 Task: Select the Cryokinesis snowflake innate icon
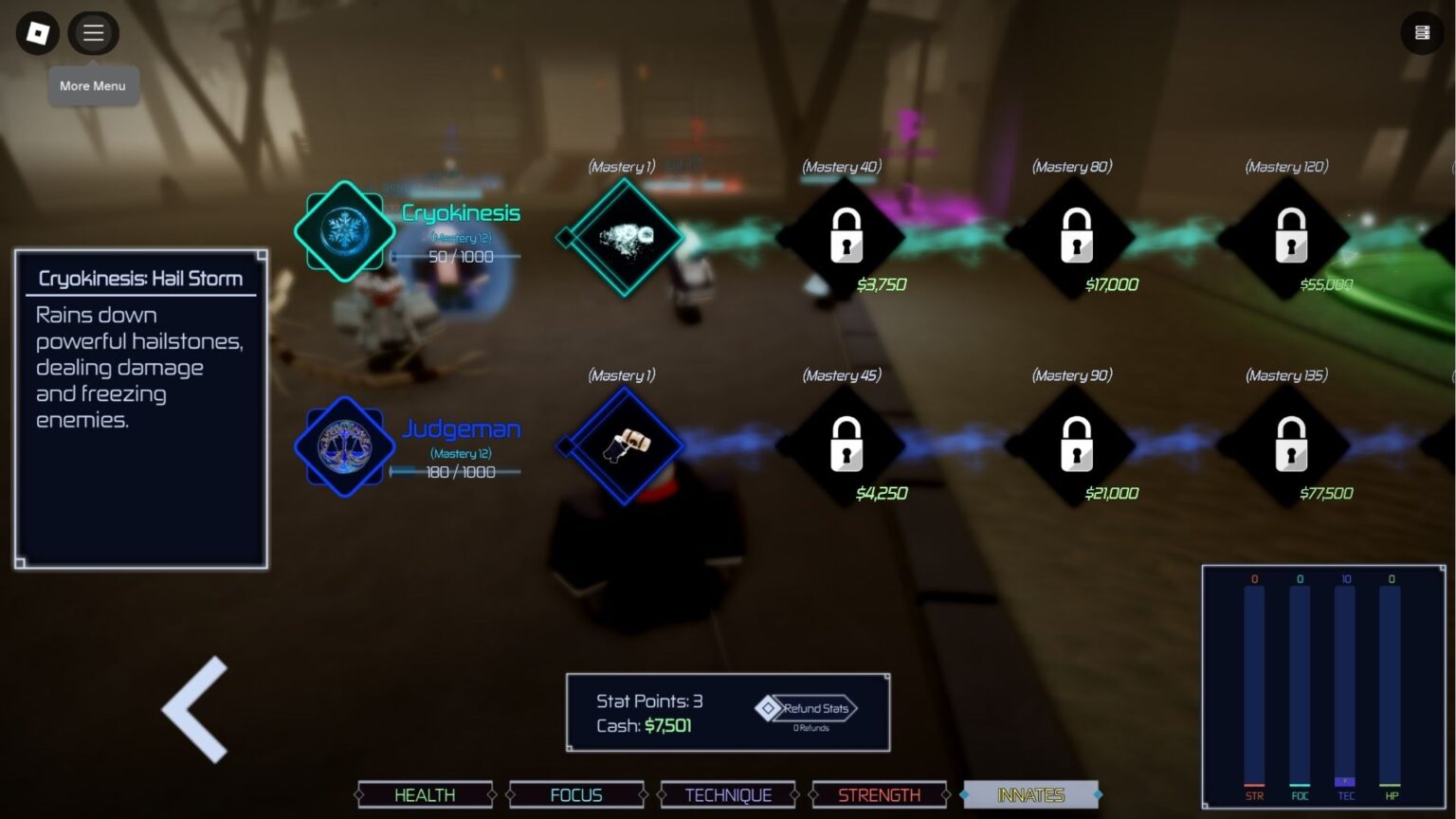[344, 231]
